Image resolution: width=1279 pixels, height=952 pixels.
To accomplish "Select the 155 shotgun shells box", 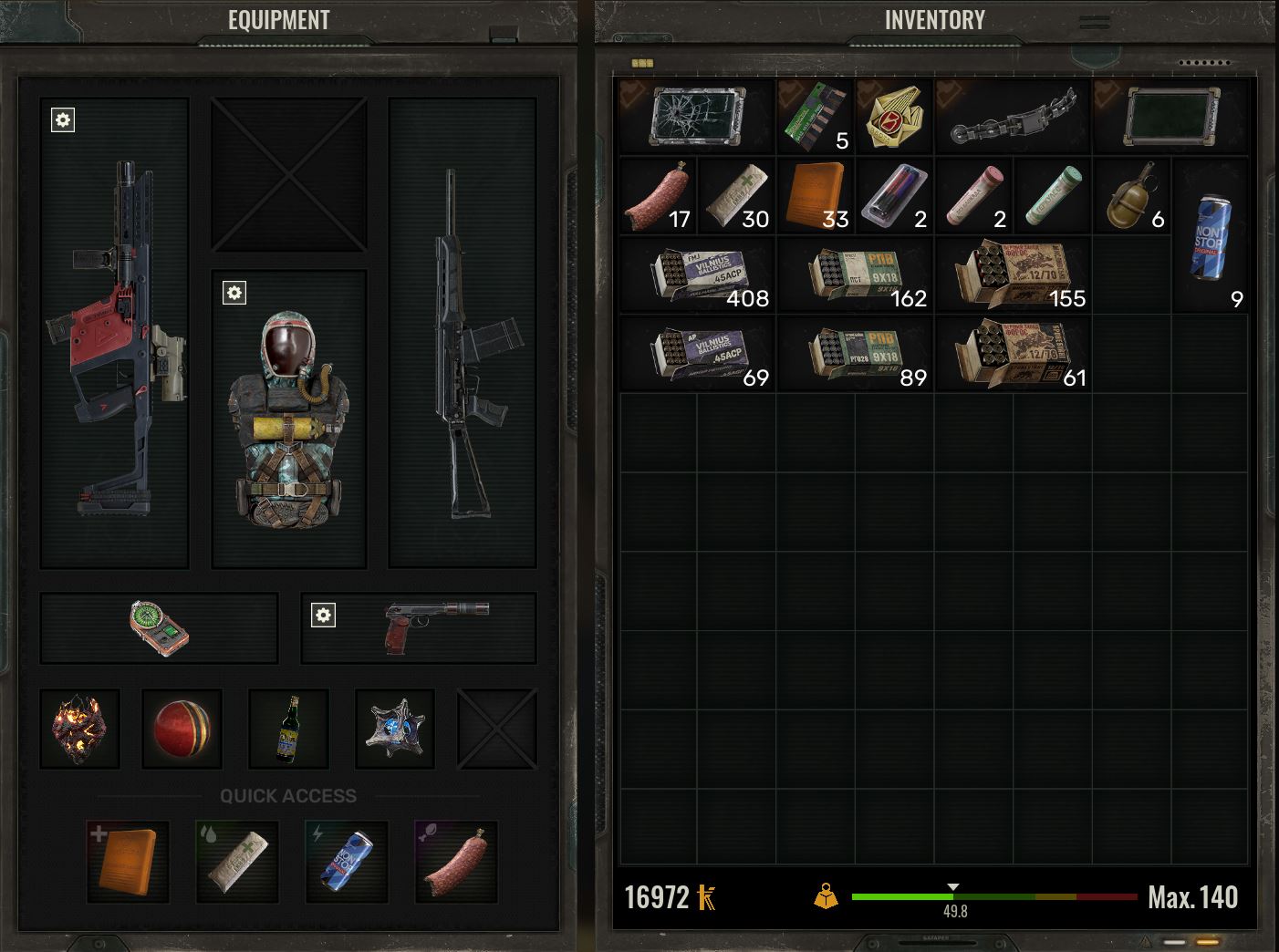I will pyautogui.click(x=1013, y=275).
